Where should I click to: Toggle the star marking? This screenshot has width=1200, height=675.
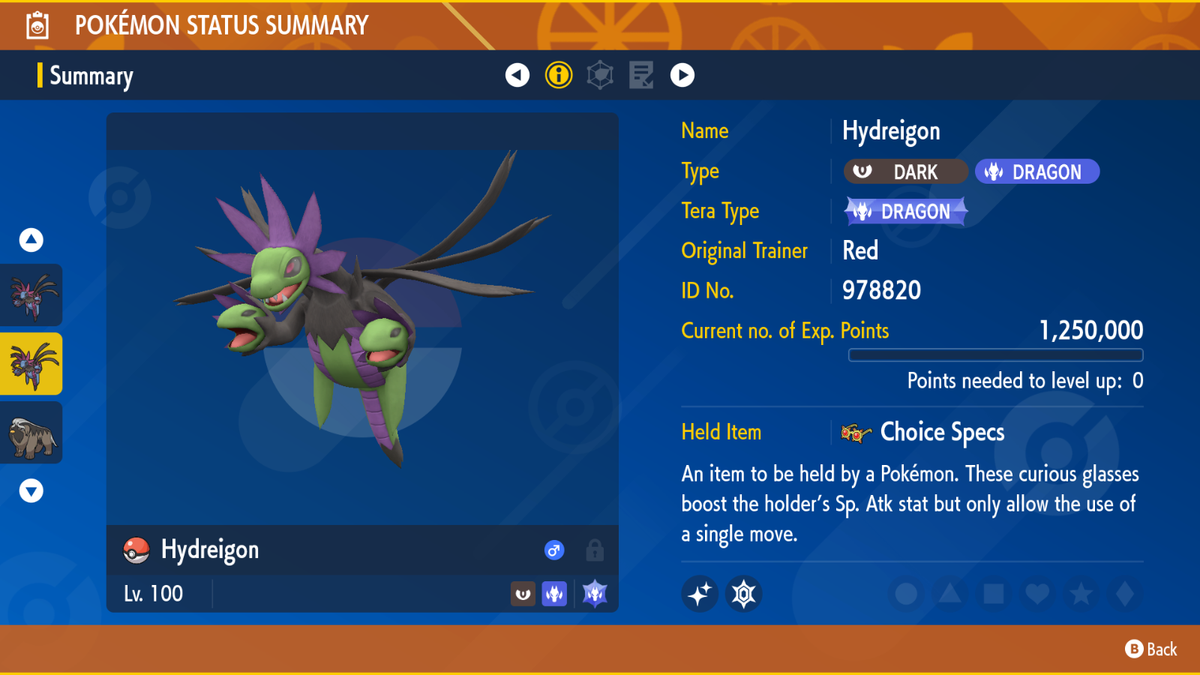(1081, 594)
